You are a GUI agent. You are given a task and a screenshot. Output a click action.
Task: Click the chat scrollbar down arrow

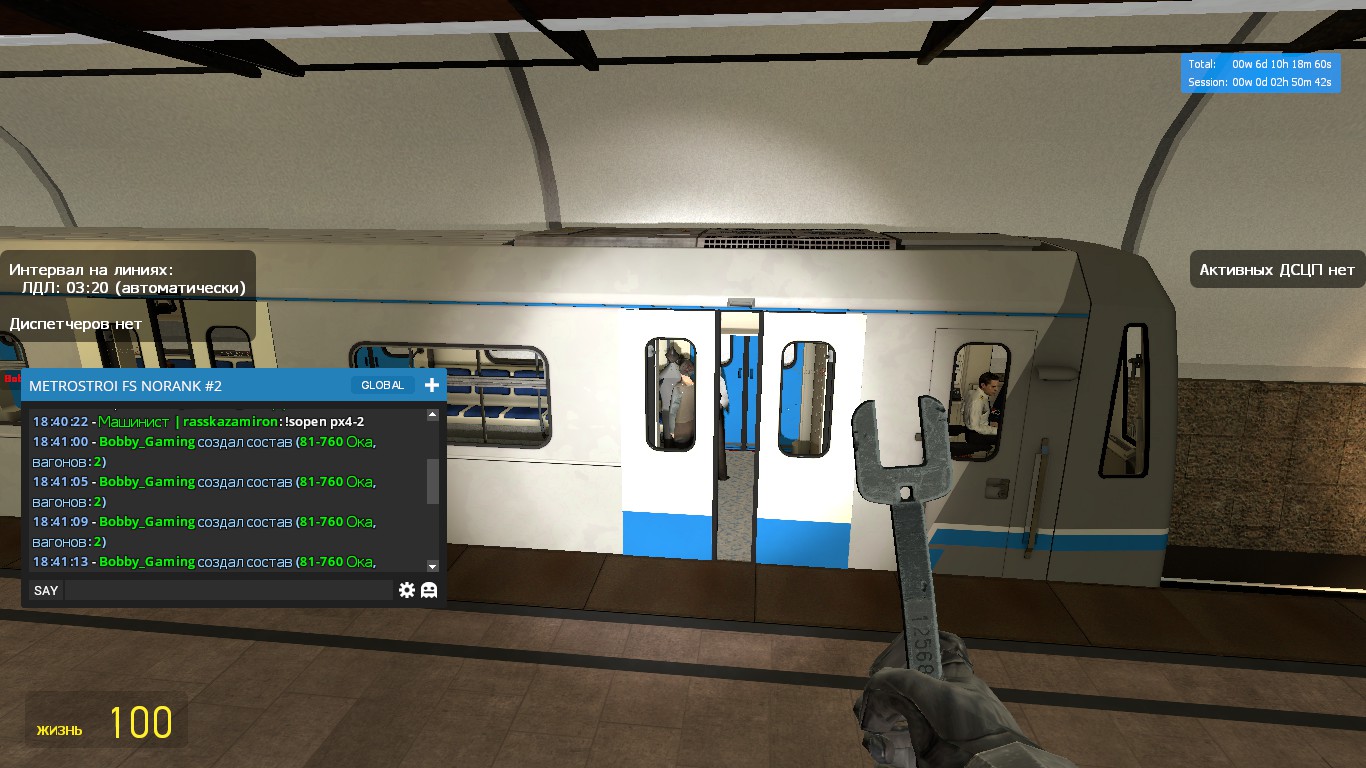tap(432, 566)
